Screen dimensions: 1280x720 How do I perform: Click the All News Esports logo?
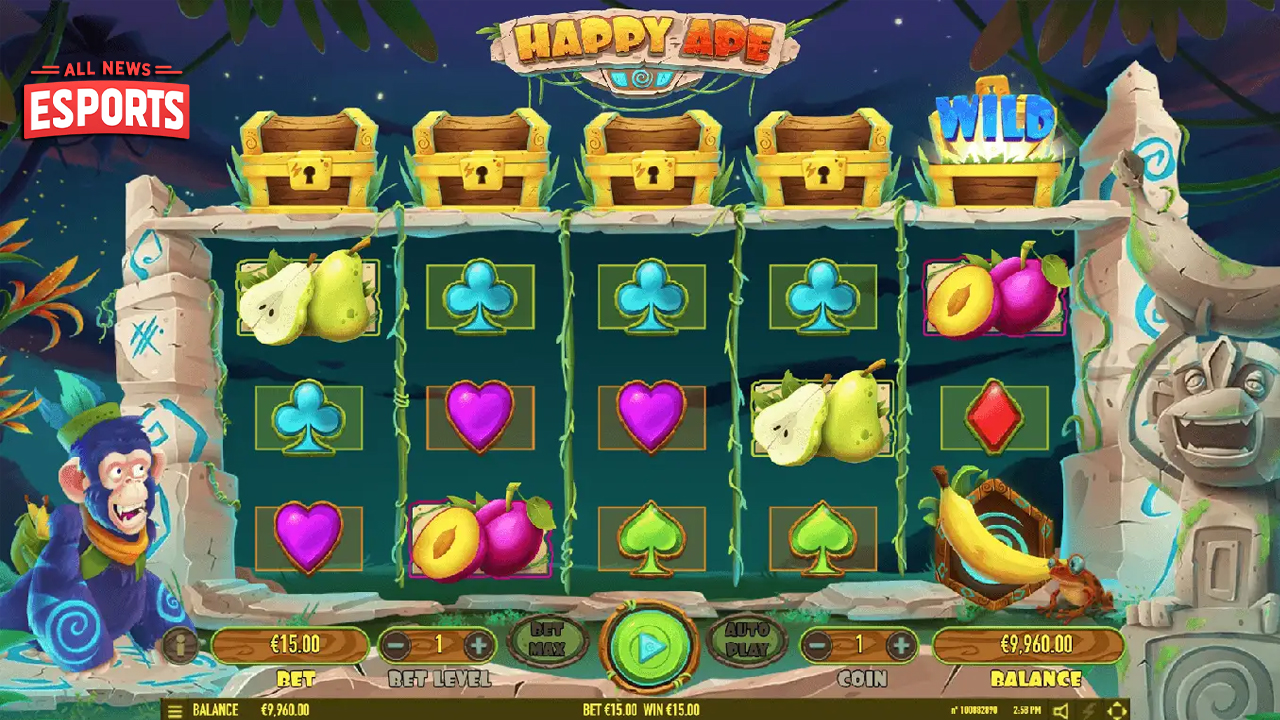point(106,100)
